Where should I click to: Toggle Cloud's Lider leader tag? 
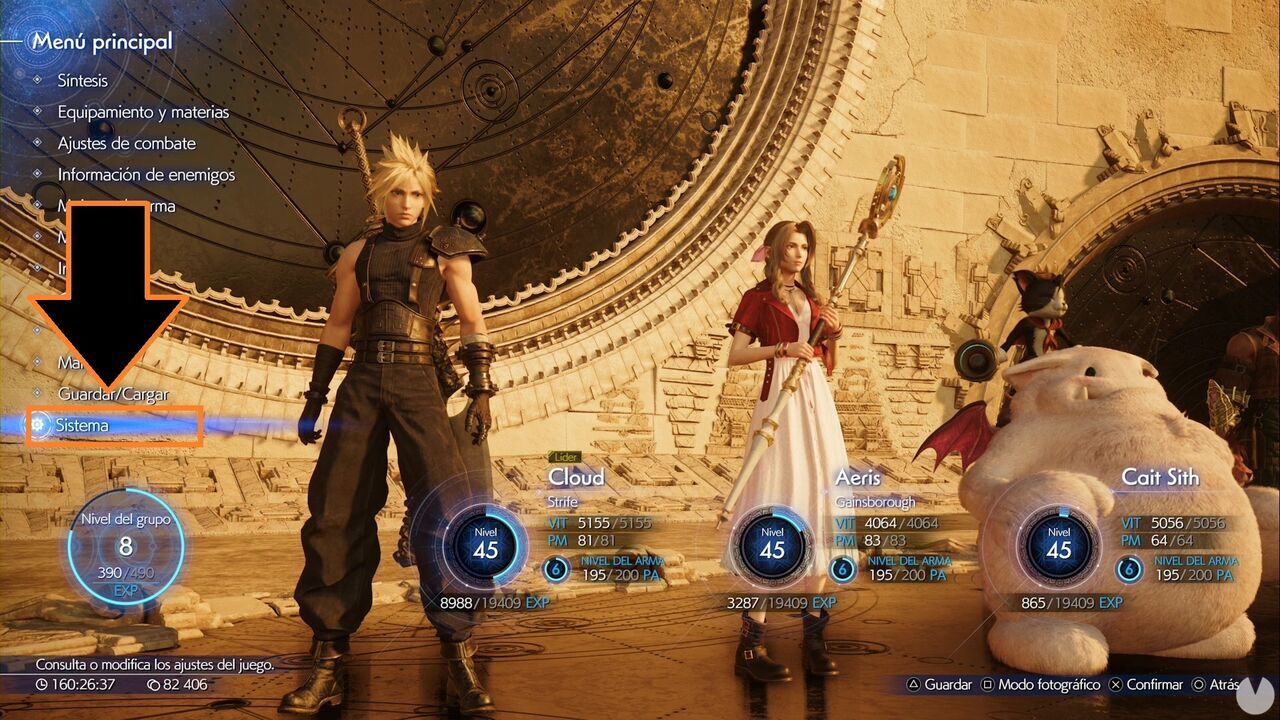pos(567,455)
